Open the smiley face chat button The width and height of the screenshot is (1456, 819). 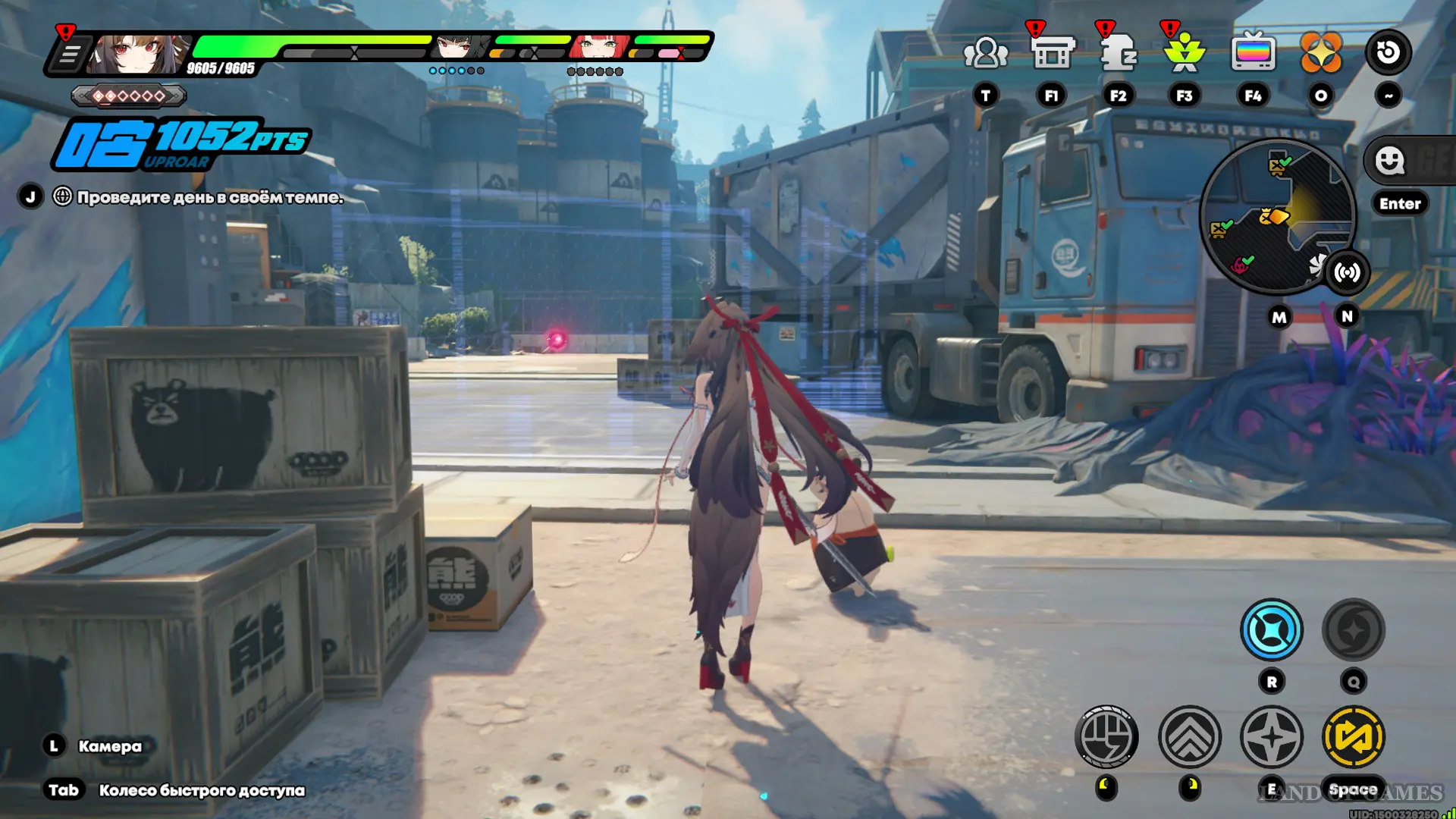pyautogui.click(x=1390, y=161)
